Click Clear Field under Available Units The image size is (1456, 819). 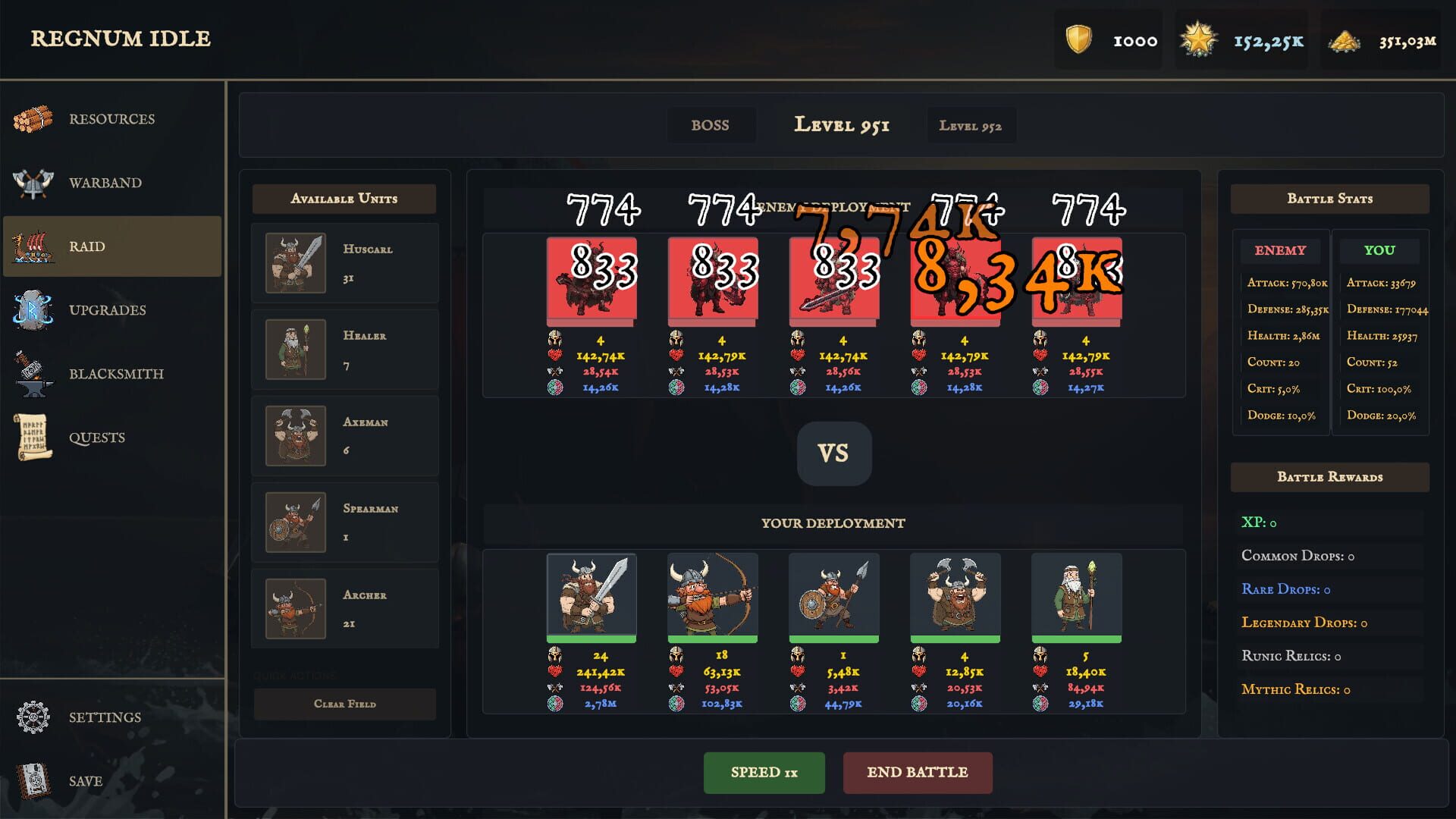coord(344,704)
